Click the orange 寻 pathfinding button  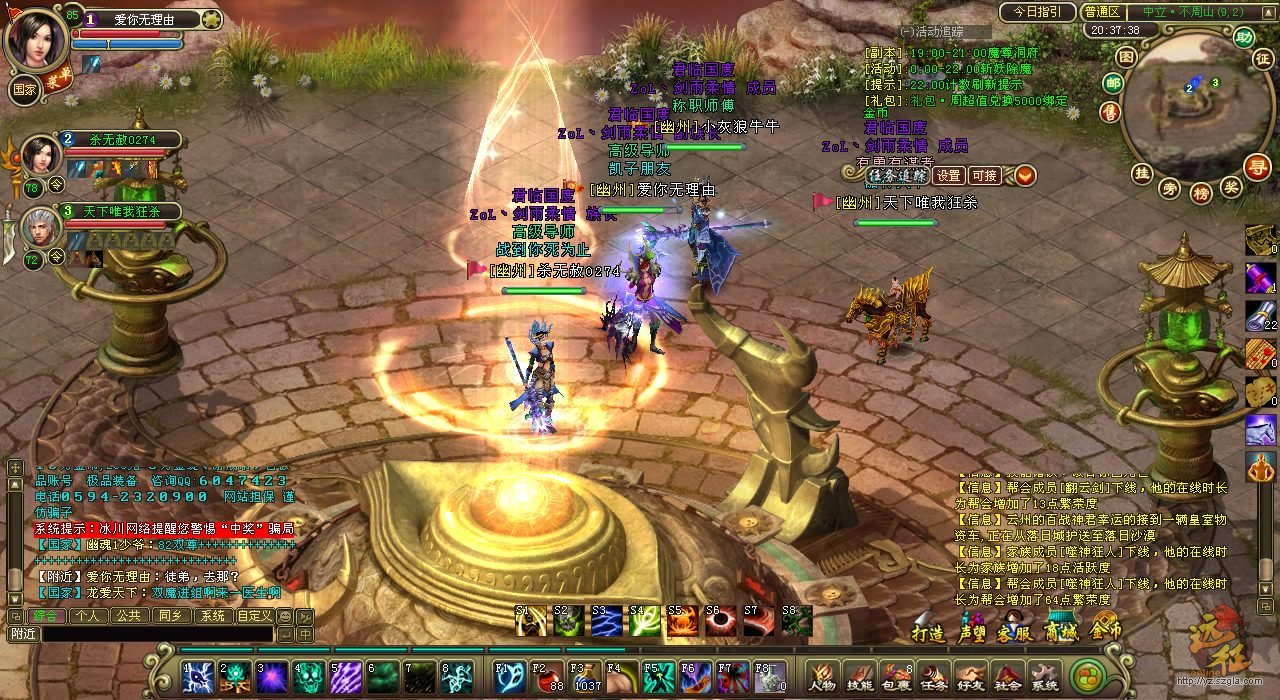coord(1256,167)
